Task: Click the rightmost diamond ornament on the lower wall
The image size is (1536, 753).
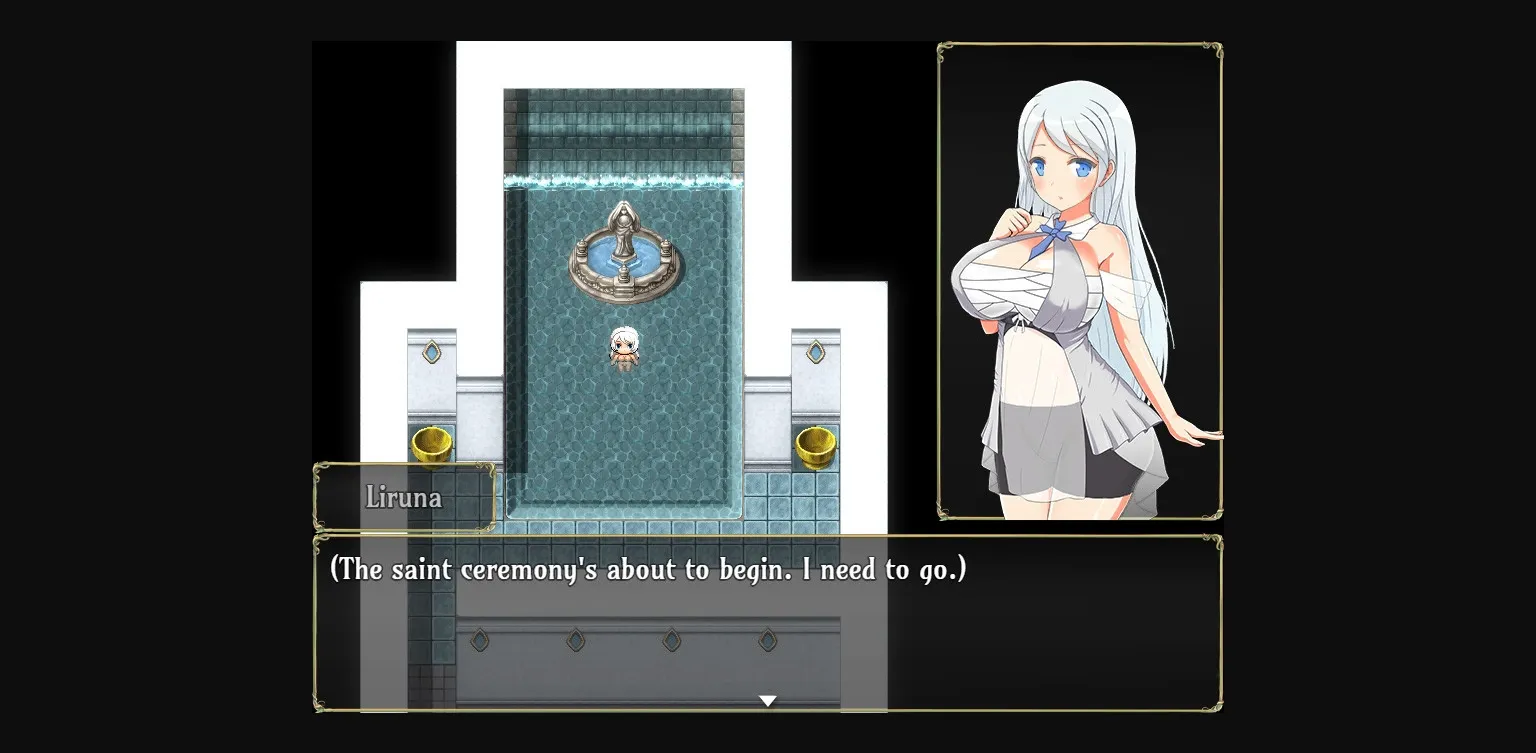Action: (765, 640)
